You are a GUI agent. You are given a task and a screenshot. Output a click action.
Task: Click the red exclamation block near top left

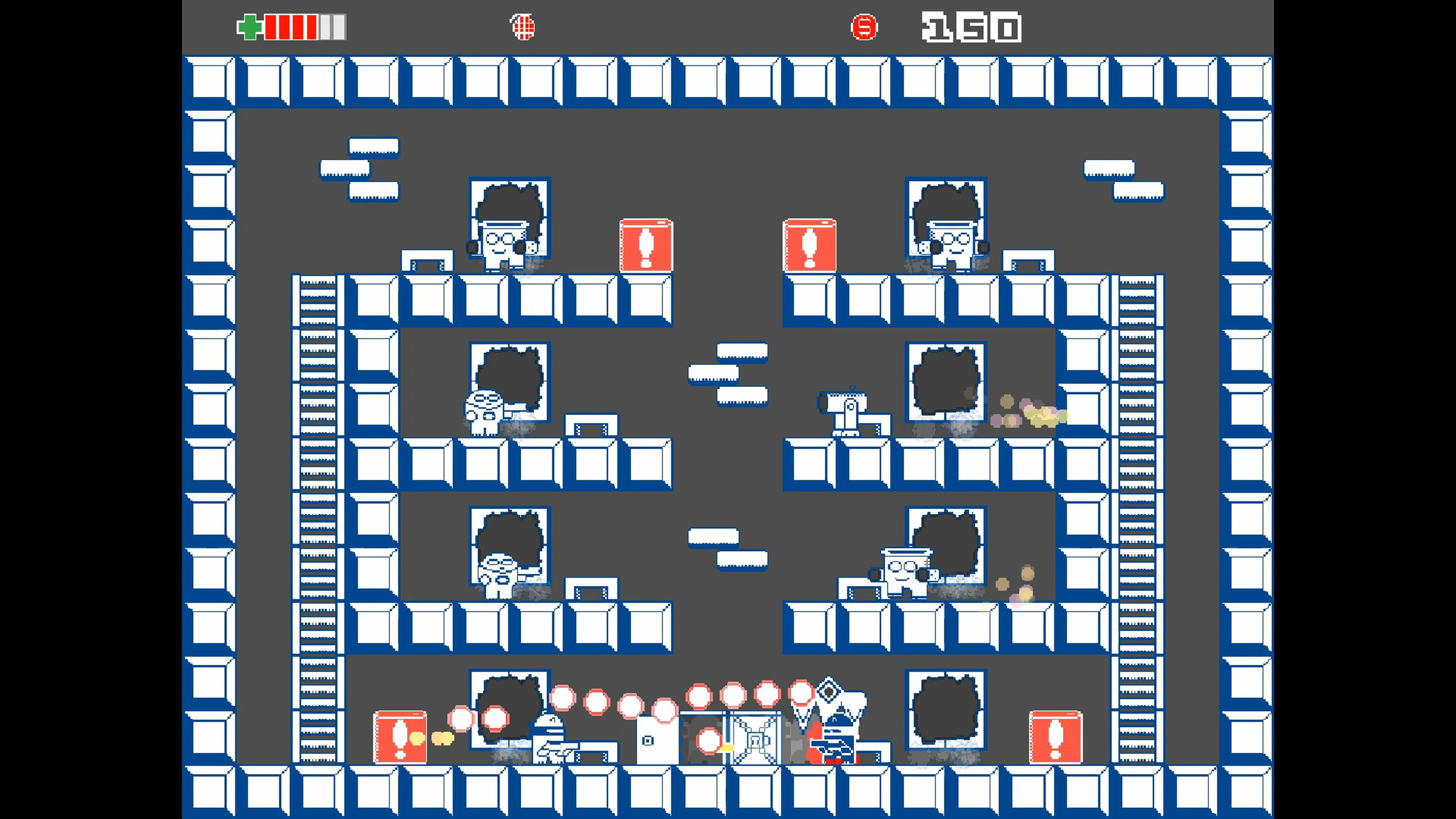pos(646,245)
